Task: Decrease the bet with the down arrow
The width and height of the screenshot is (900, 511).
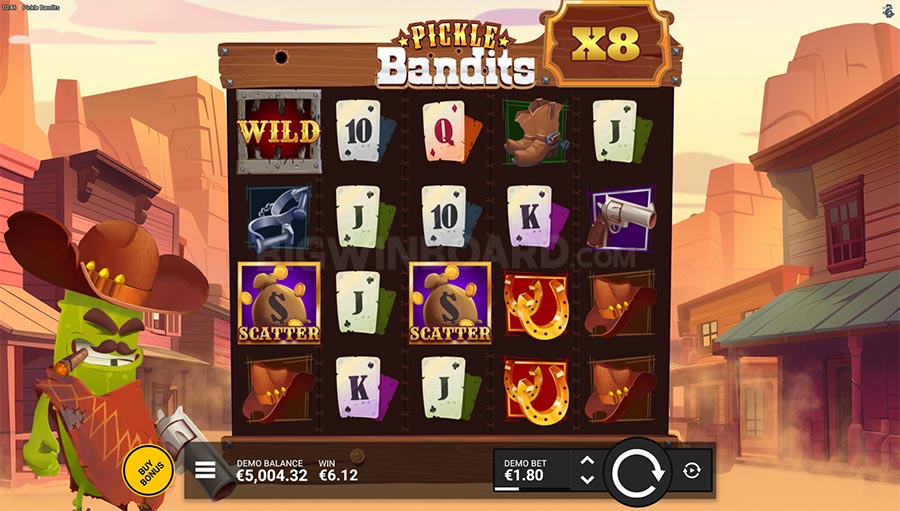Action: (x=587, y=479)
